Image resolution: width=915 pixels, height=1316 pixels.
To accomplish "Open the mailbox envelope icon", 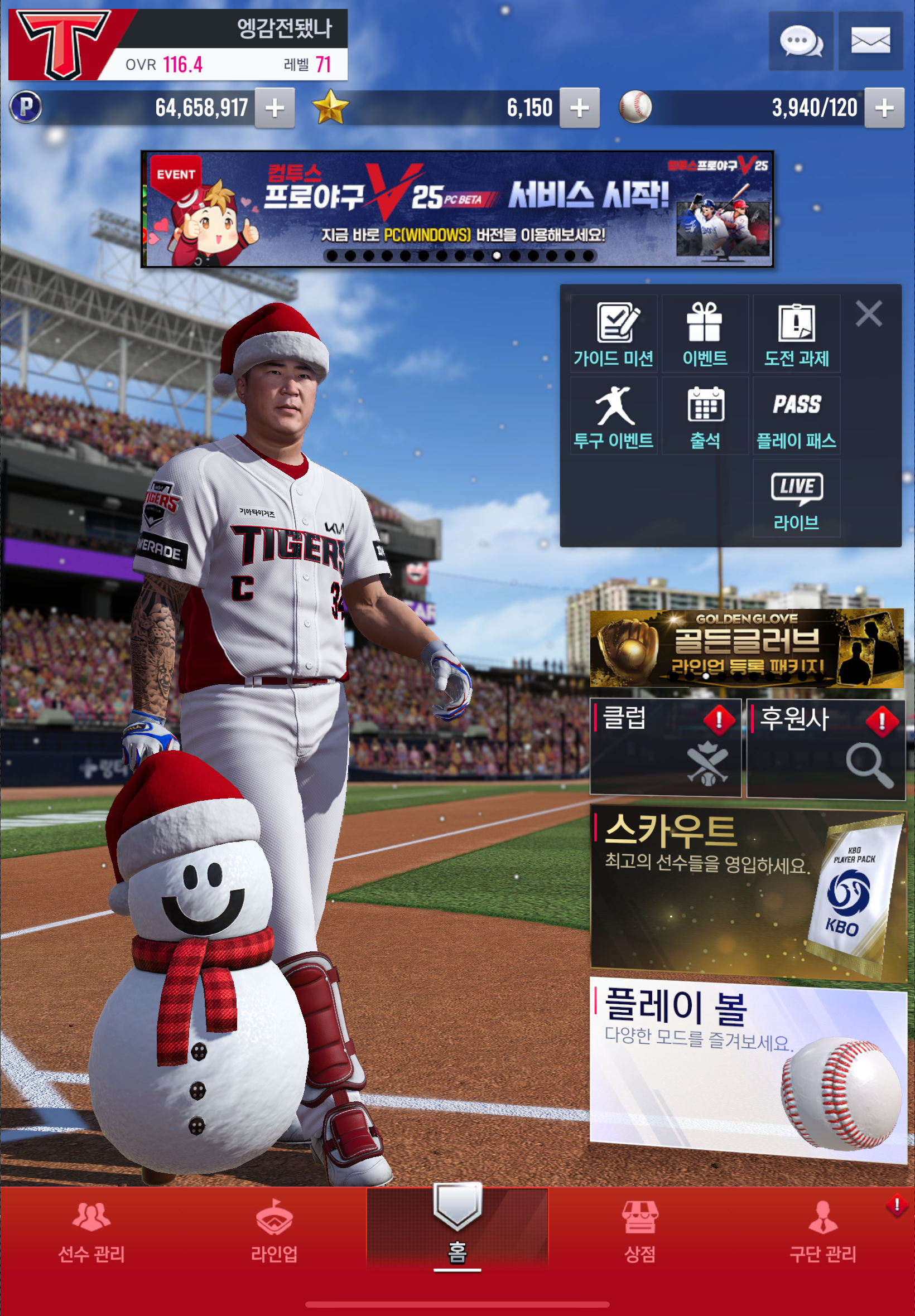I will pyautogui.click(x=870, y=41).
